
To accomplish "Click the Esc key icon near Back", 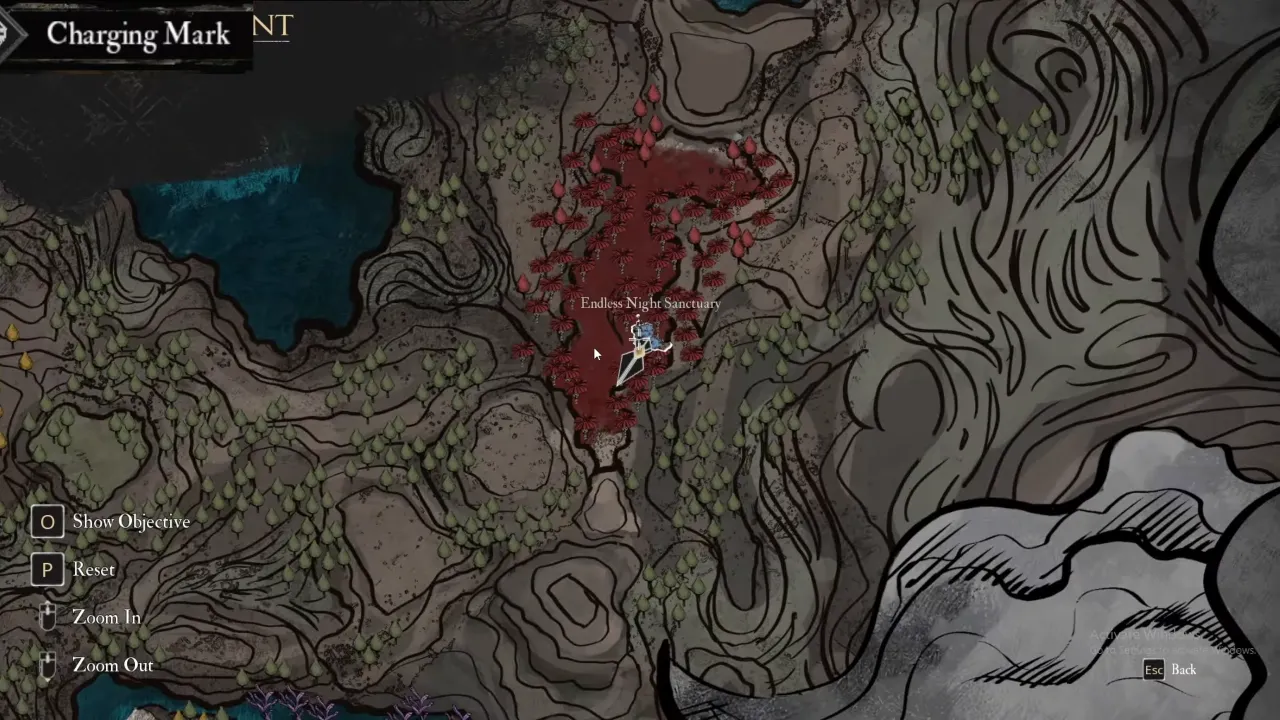I will [1154, 670].
